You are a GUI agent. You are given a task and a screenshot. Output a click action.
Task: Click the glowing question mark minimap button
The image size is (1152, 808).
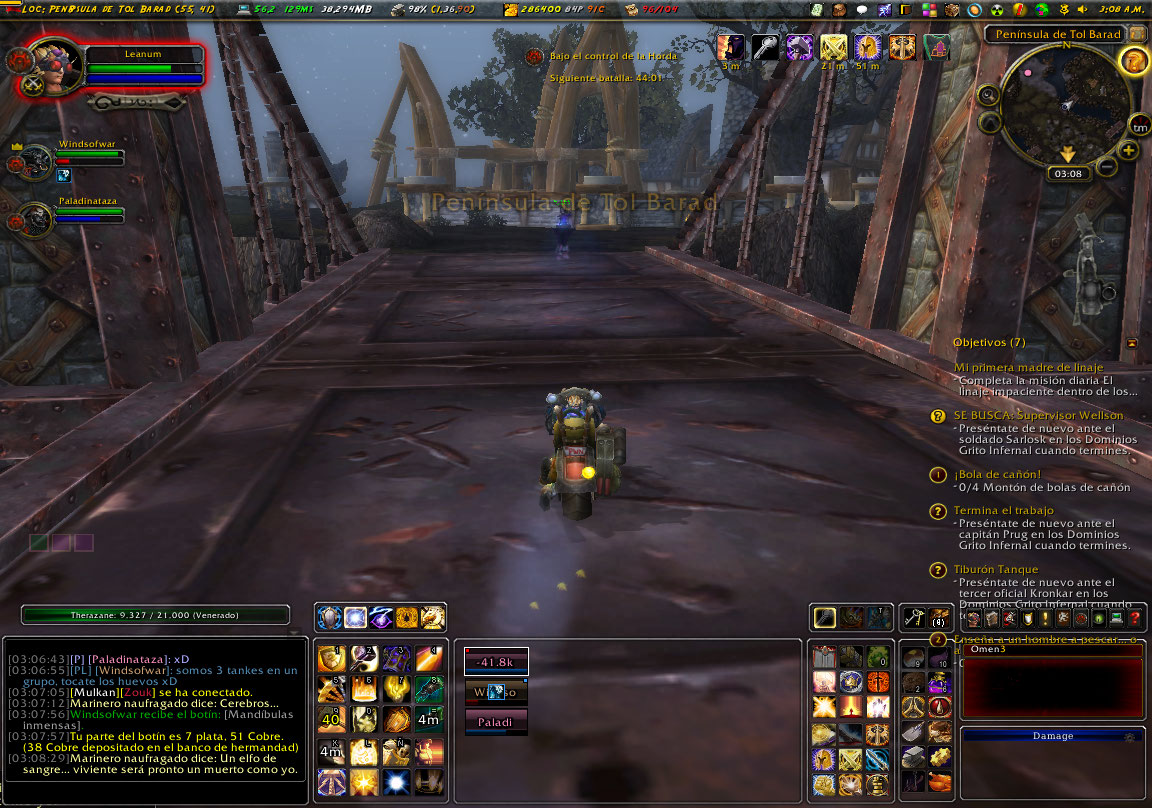pos(1133,60)
